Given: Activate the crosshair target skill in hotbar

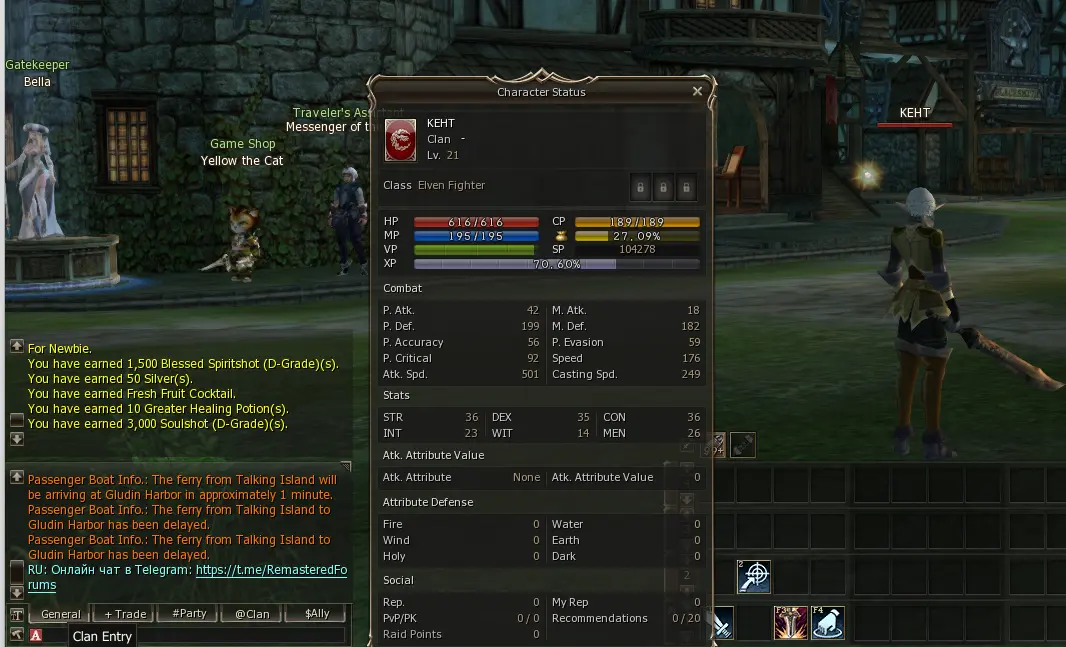Looking at the screenshot, I should (x=754, y=577).
